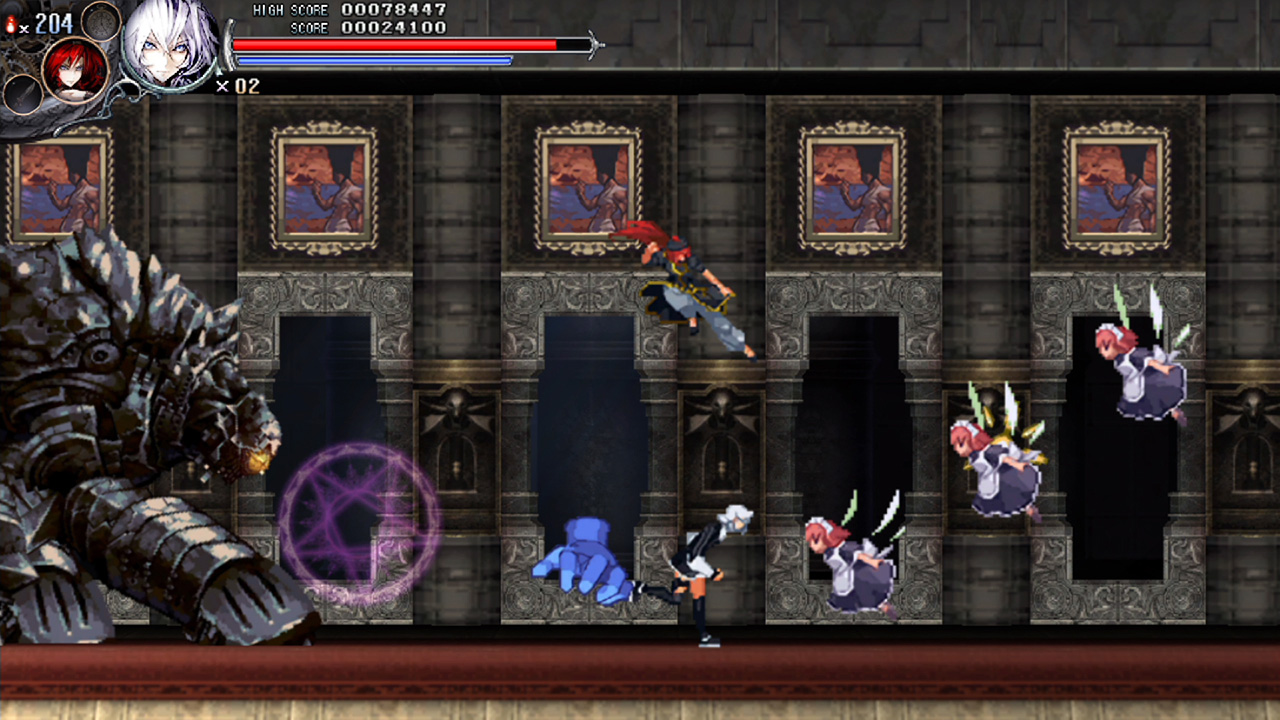
Task: Click the arrow tip at the health bar's end
Action: point(597,44)
